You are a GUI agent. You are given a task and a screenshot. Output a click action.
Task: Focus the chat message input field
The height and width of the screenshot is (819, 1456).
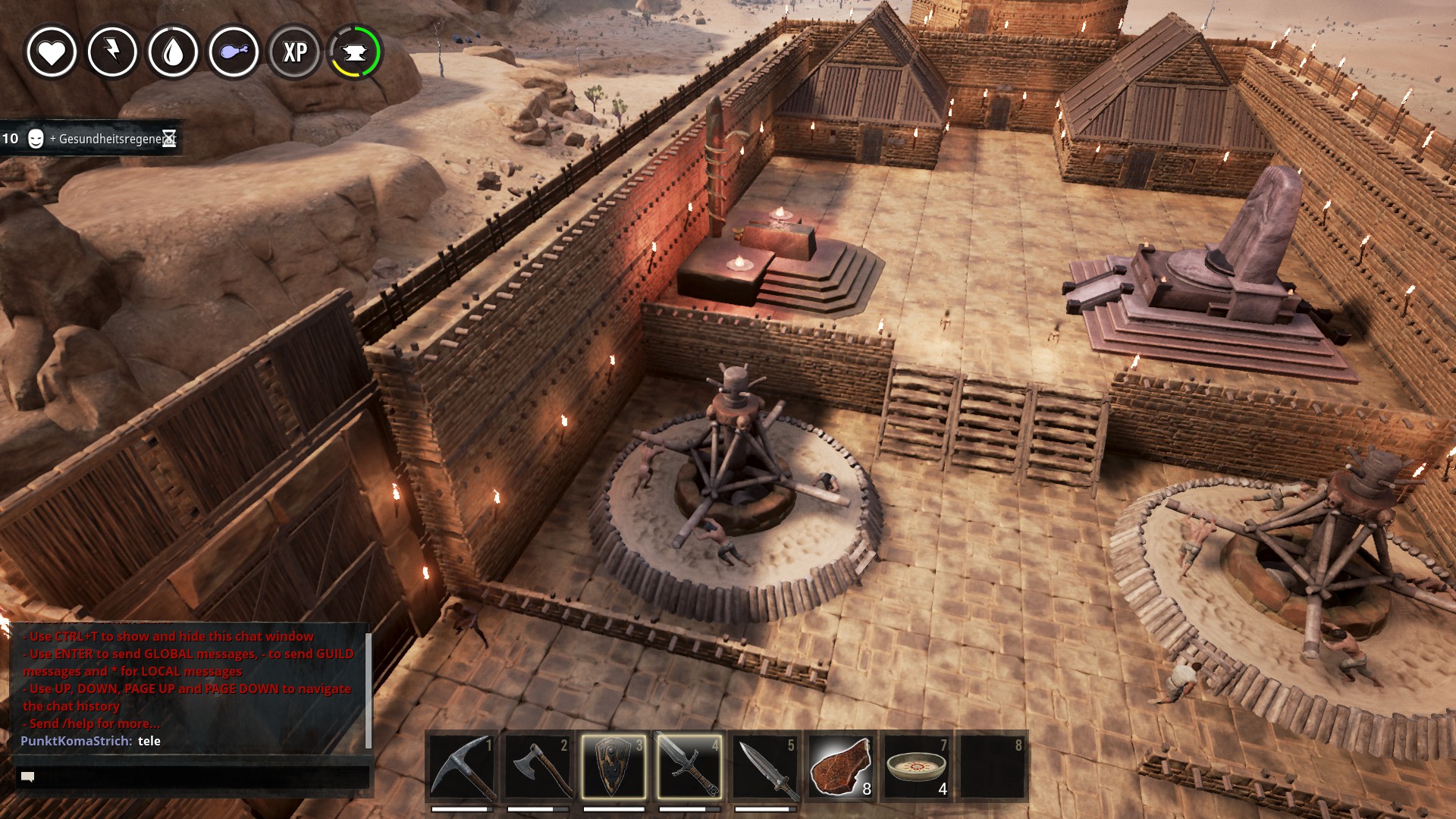coord(193,777)
